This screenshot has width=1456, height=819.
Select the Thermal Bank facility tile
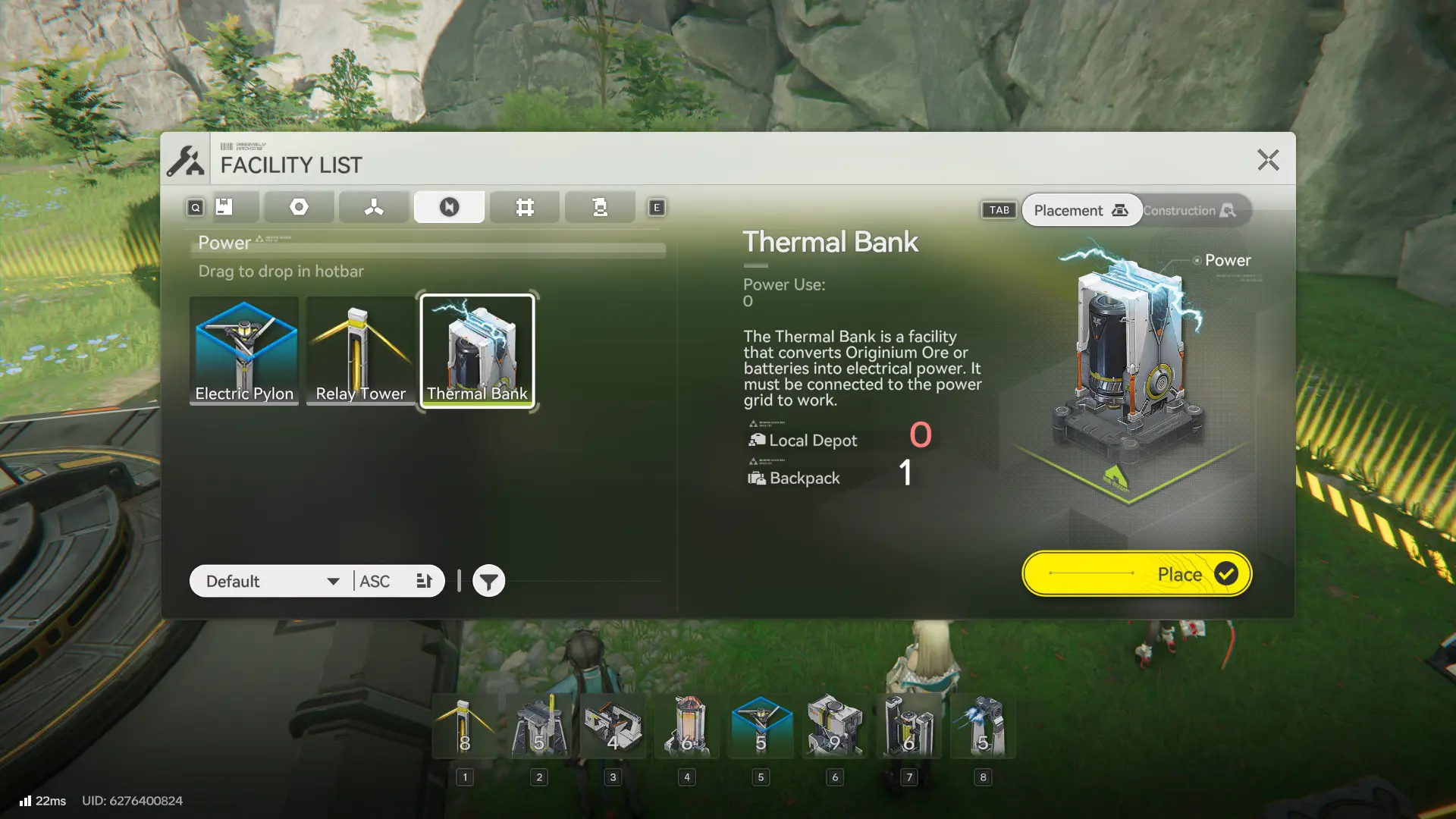tap(478, 350)
